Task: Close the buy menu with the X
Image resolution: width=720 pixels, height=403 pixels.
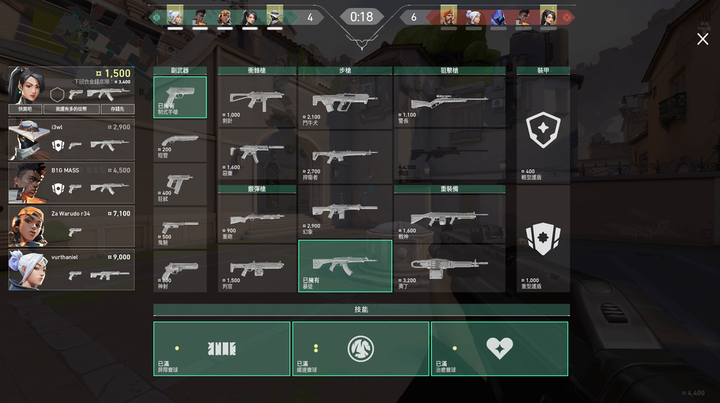Action: pyautogui.click(x=702, y=39)
